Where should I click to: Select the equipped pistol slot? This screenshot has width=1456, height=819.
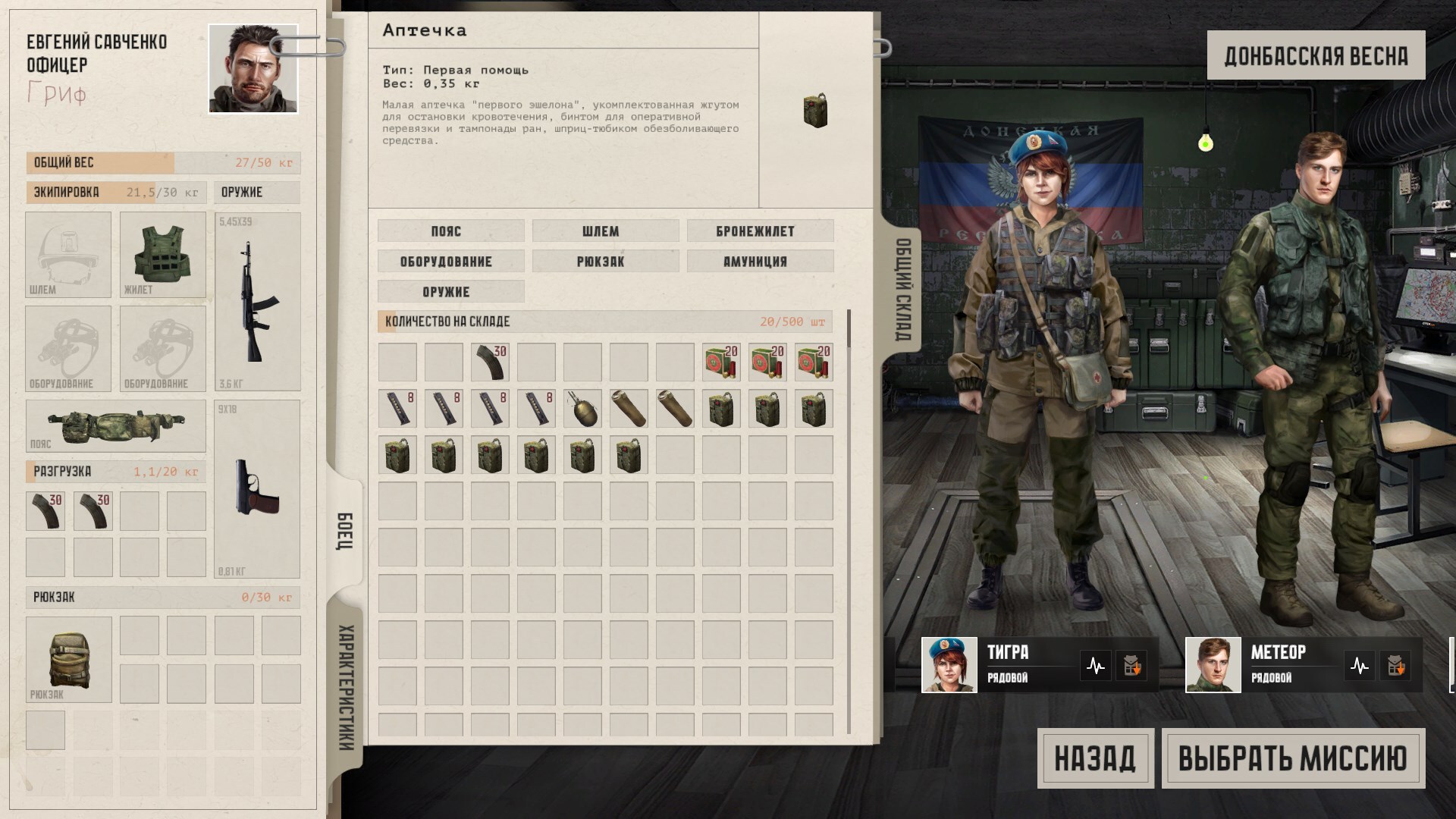point(257,488)
